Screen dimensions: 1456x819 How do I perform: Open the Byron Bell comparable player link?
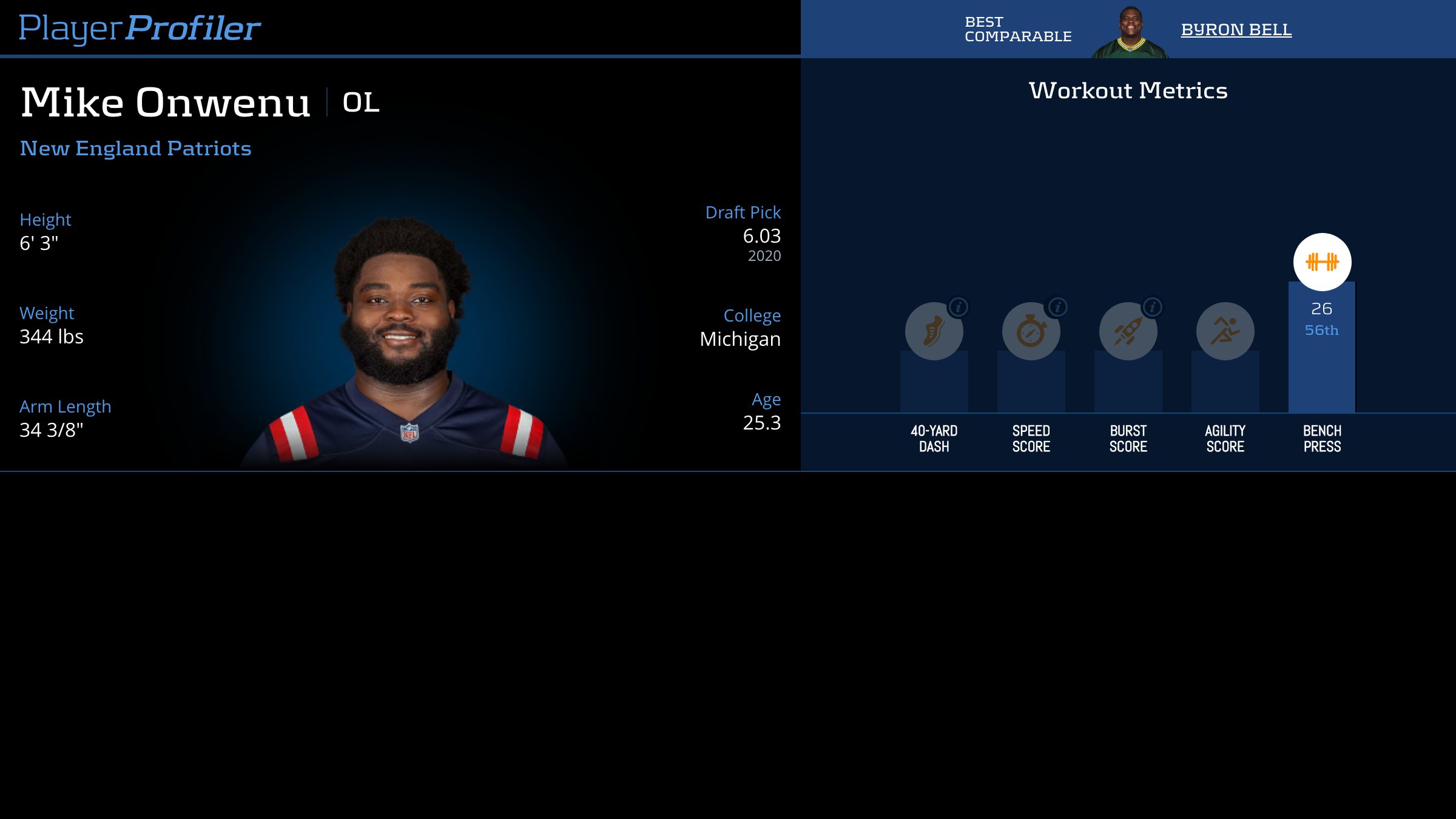point(1236,30)
